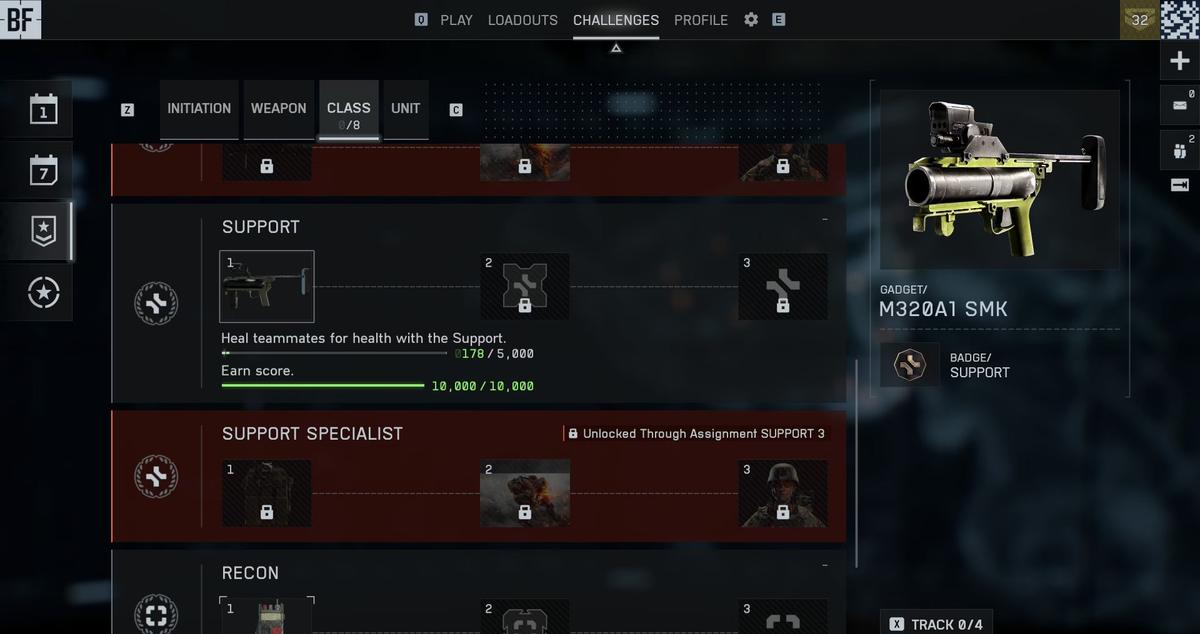Show the daily challenges calendar icon

pos(44,109)
